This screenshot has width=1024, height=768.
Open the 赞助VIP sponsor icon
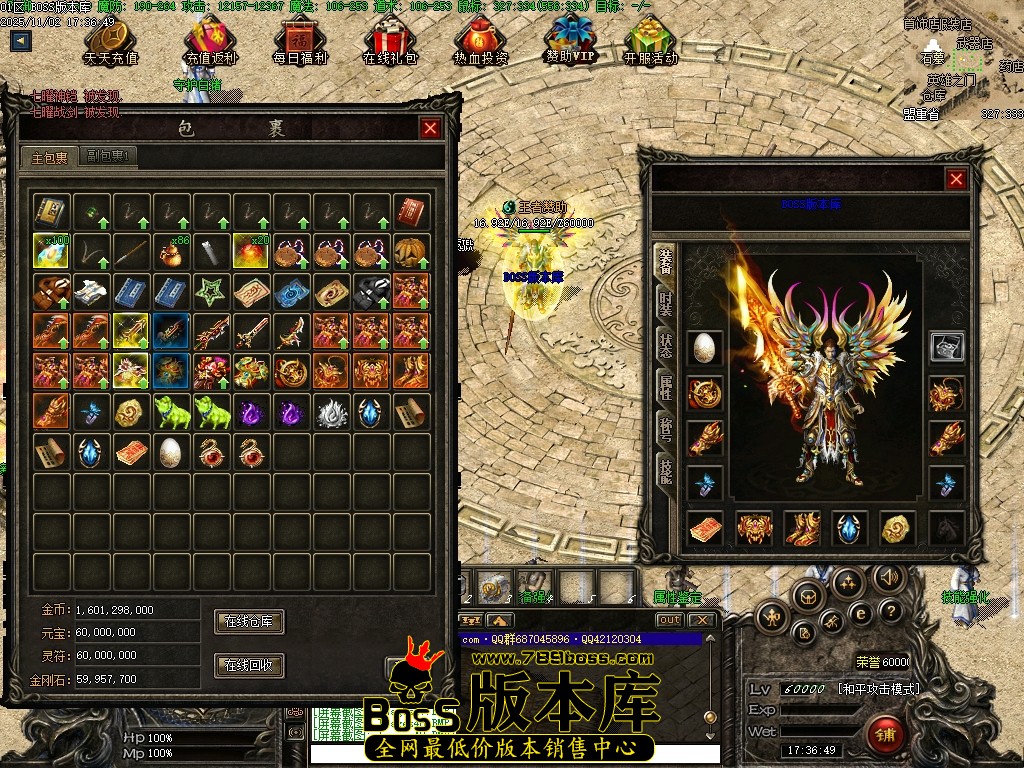[x=570, y=40]
